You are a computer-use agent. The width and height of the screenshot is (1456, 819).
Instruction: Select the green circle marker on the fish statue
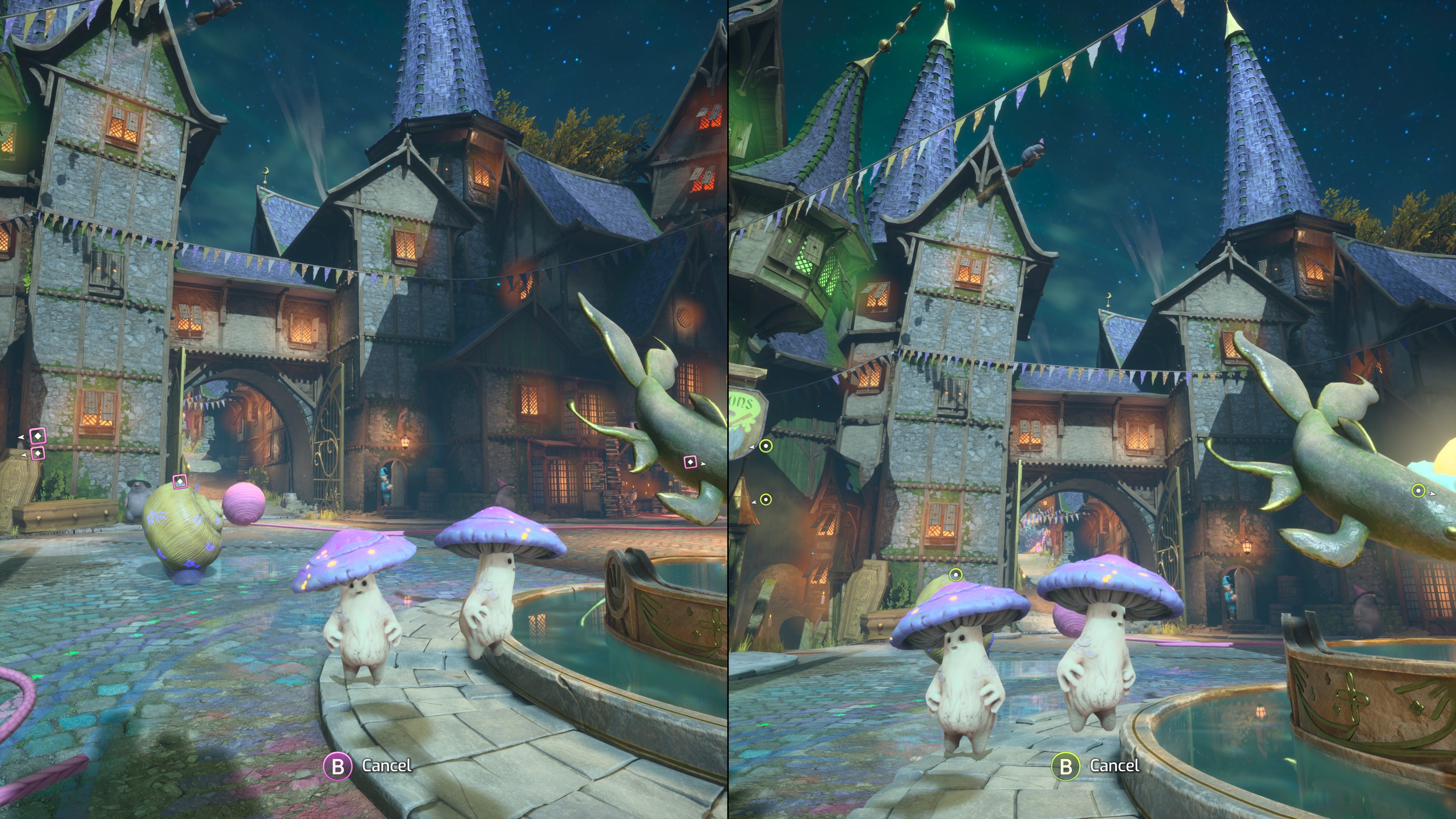pyautogui.click(x=1418, y=491)
